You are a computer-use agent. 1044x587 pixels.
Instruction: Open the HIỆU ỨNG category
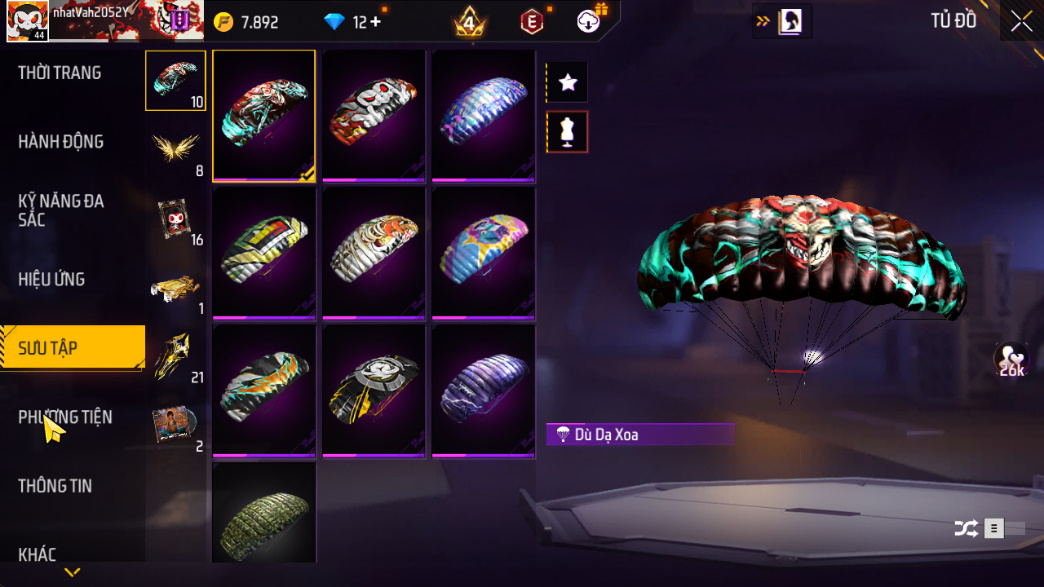point(52,279)
